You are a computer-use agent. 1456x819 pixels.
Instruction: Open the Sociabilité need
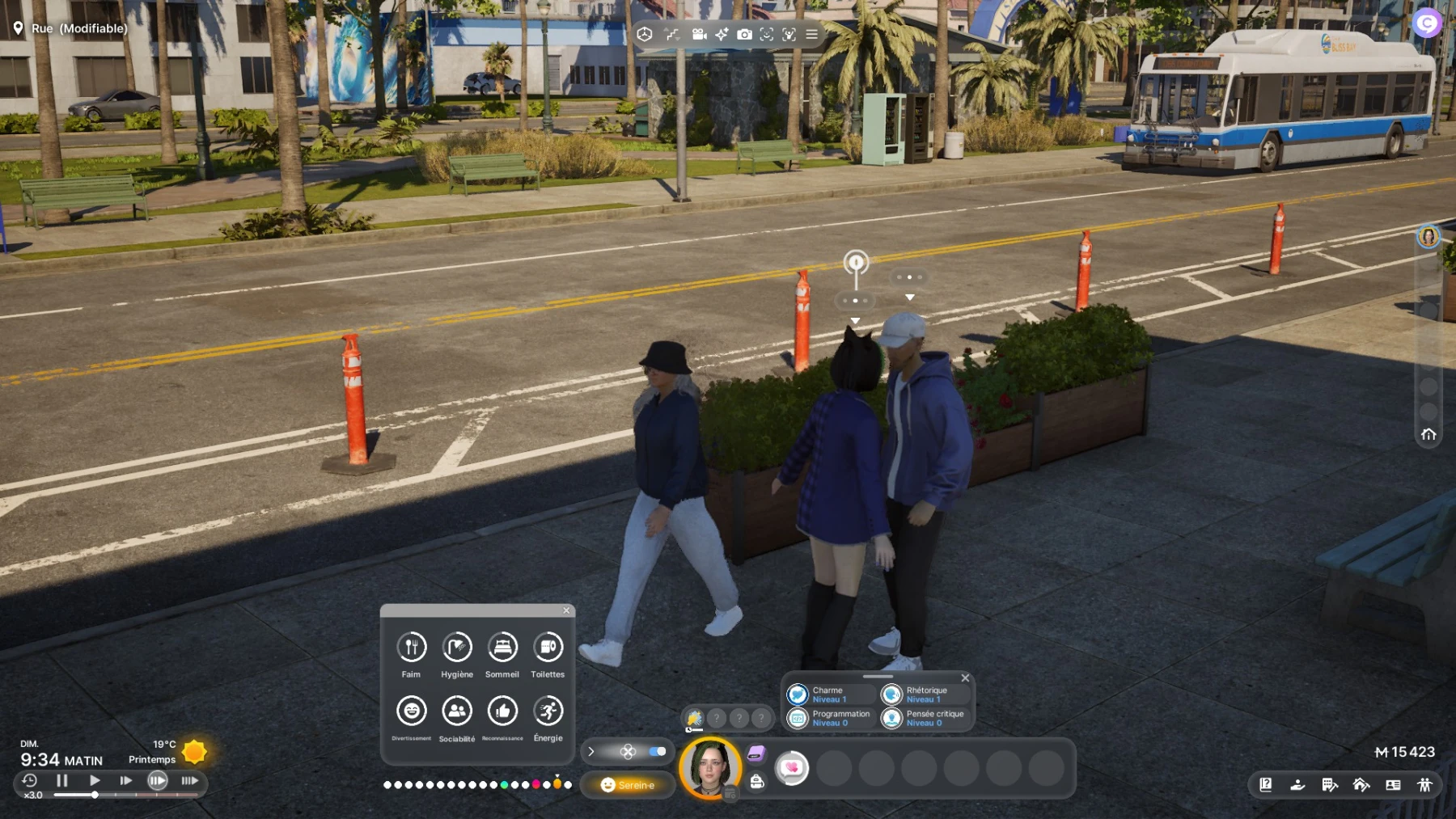[x=457, y=711]
